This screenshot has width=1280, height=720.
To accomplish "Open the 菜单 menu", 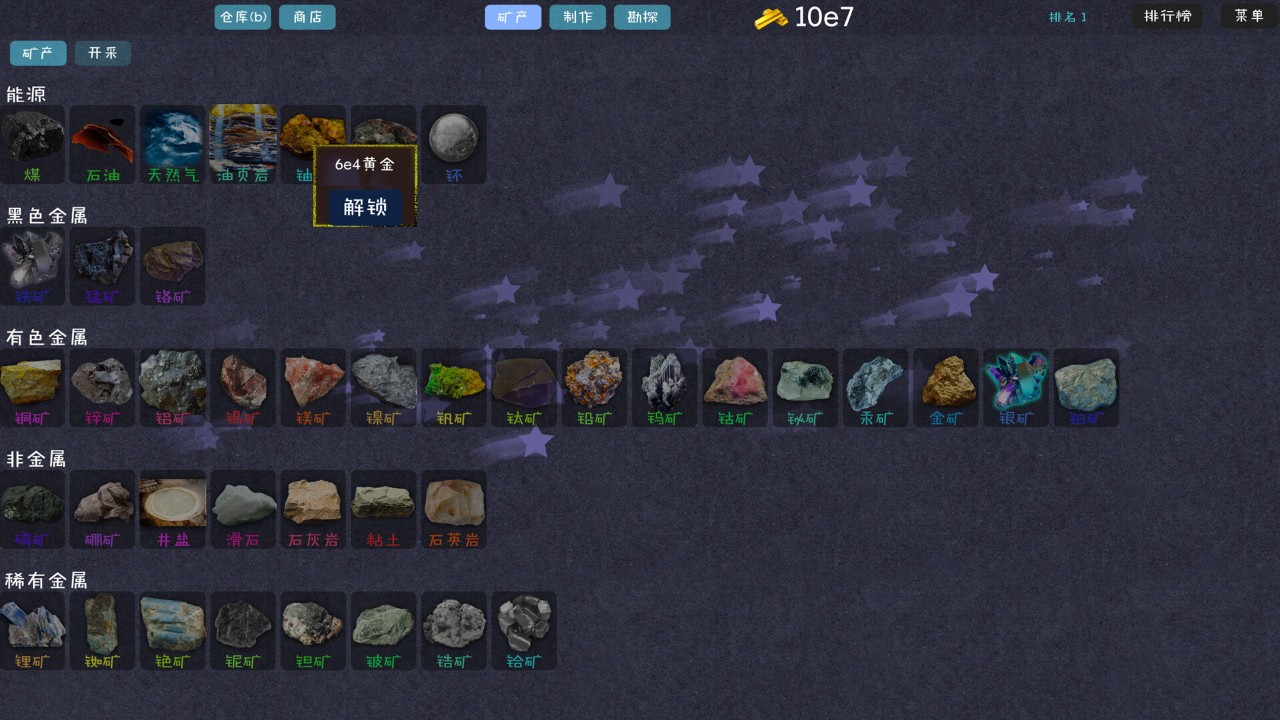I will (x=1249, y=16).
